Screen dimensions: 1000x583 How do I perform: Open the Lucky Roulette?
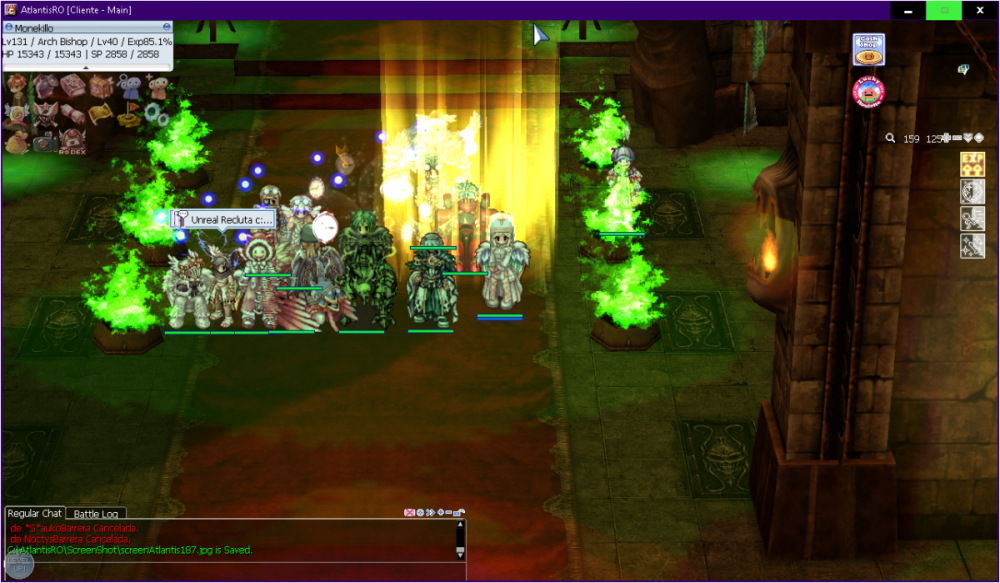coord(869,91)
